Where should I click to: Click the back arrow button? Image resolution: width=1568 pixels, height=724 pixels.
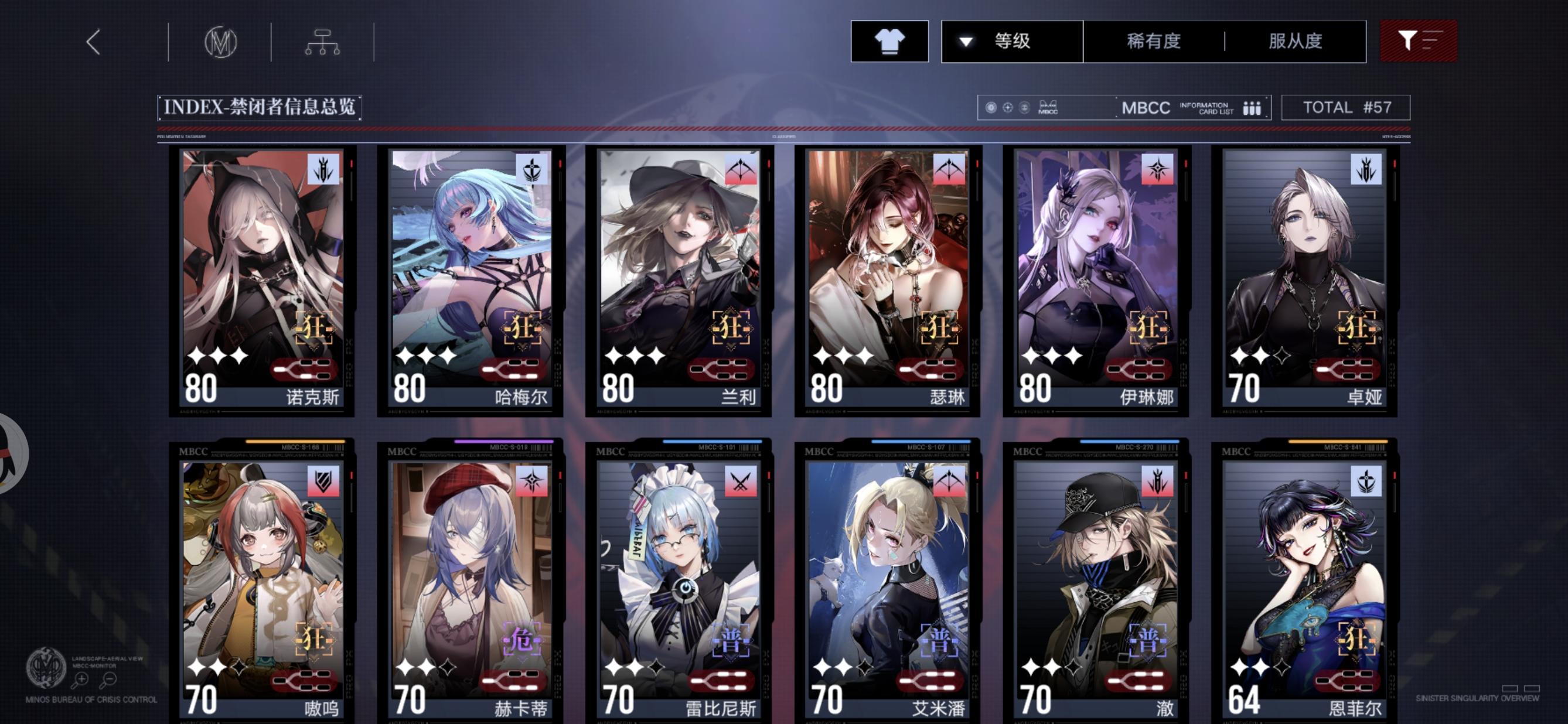[93, 43]
